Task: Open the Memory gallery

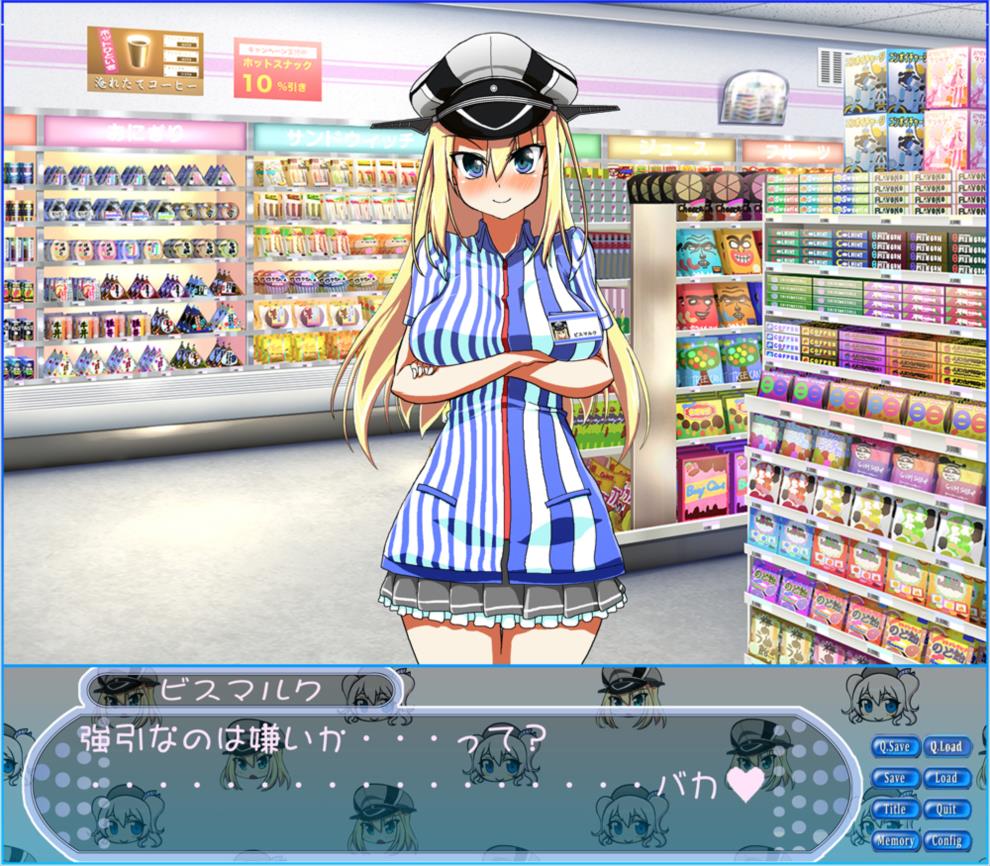Action: 895,841
